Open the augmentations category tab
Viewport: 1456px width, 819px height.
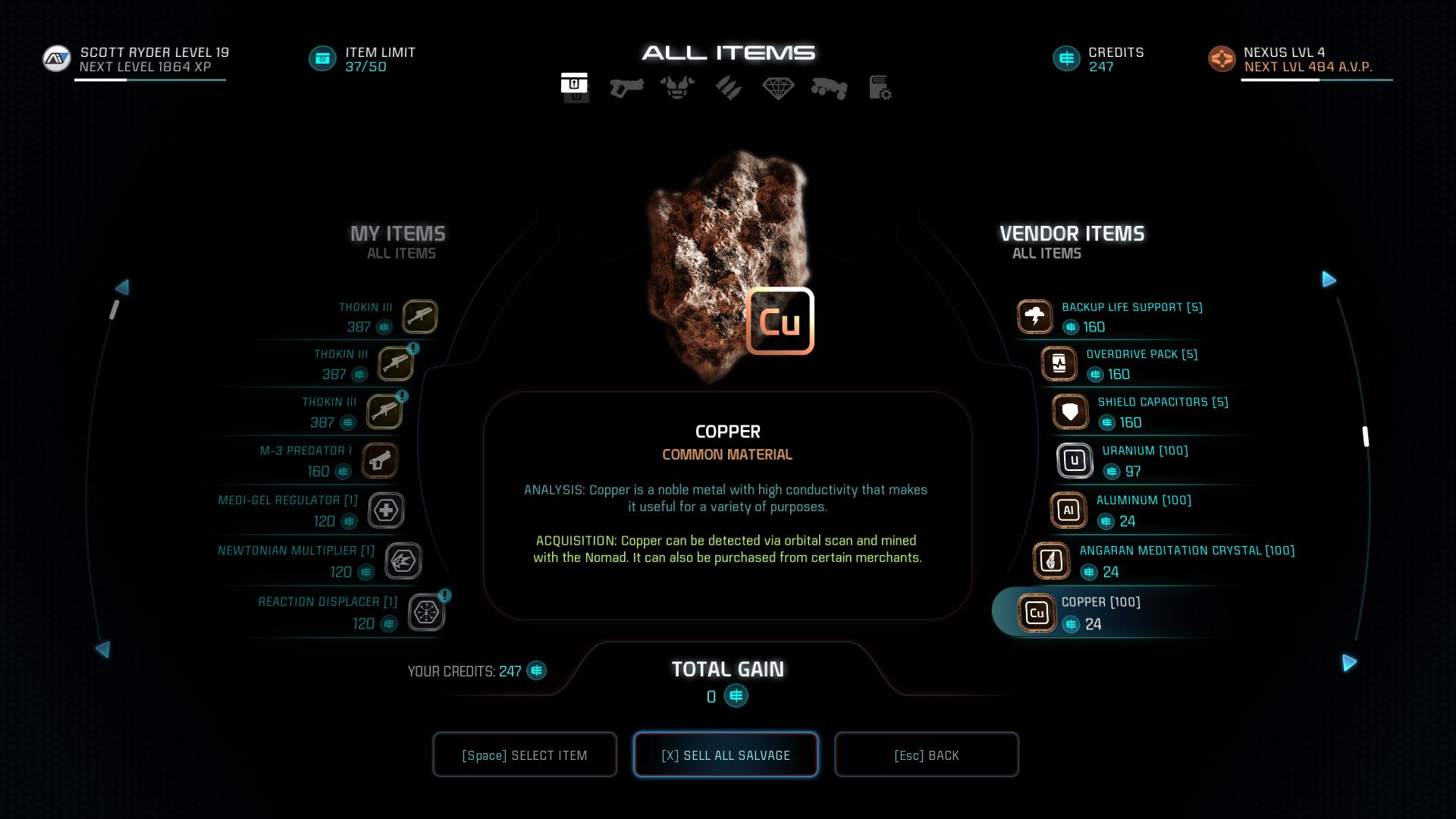(728, 88)
